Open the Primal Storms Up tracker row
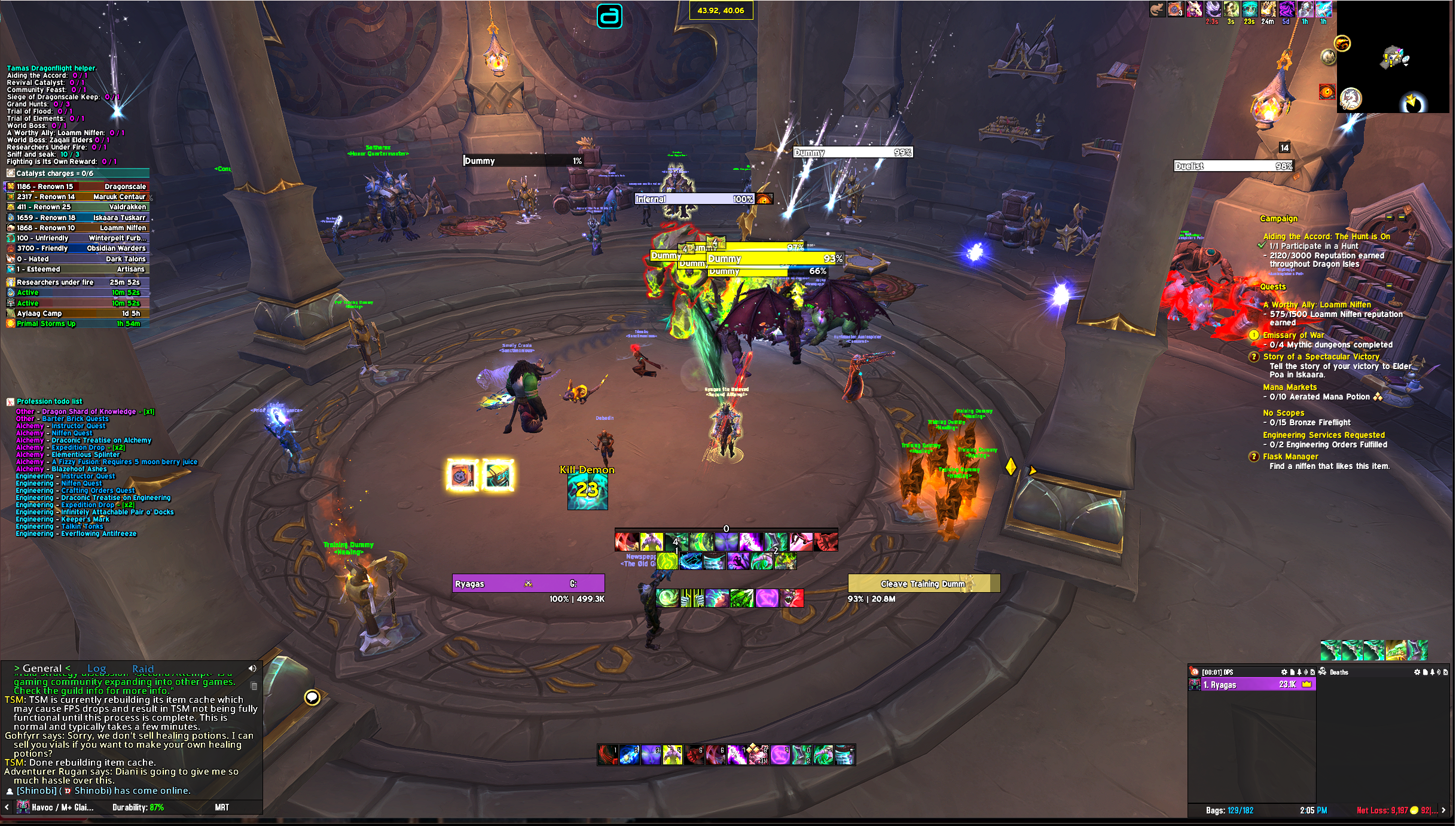 78,324
